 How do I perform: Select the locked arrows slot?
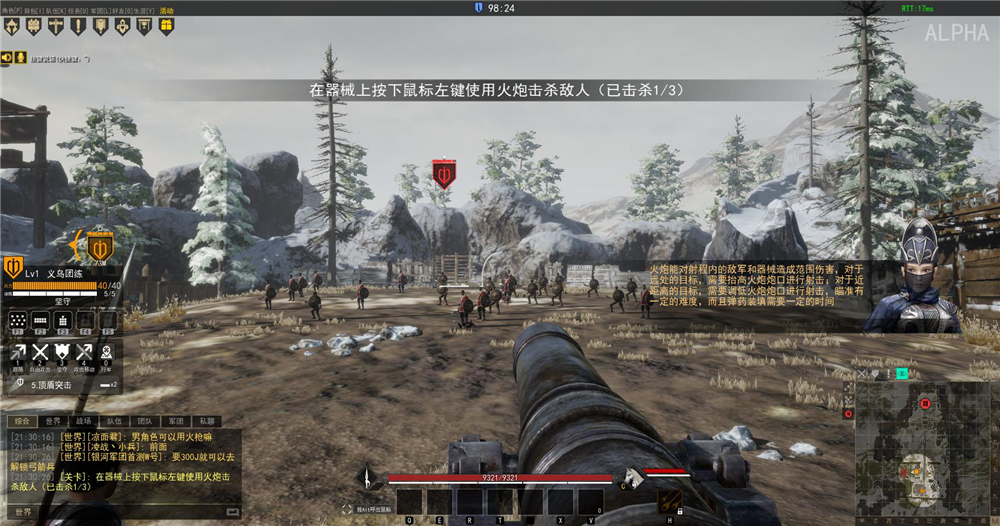coord(670,501)
